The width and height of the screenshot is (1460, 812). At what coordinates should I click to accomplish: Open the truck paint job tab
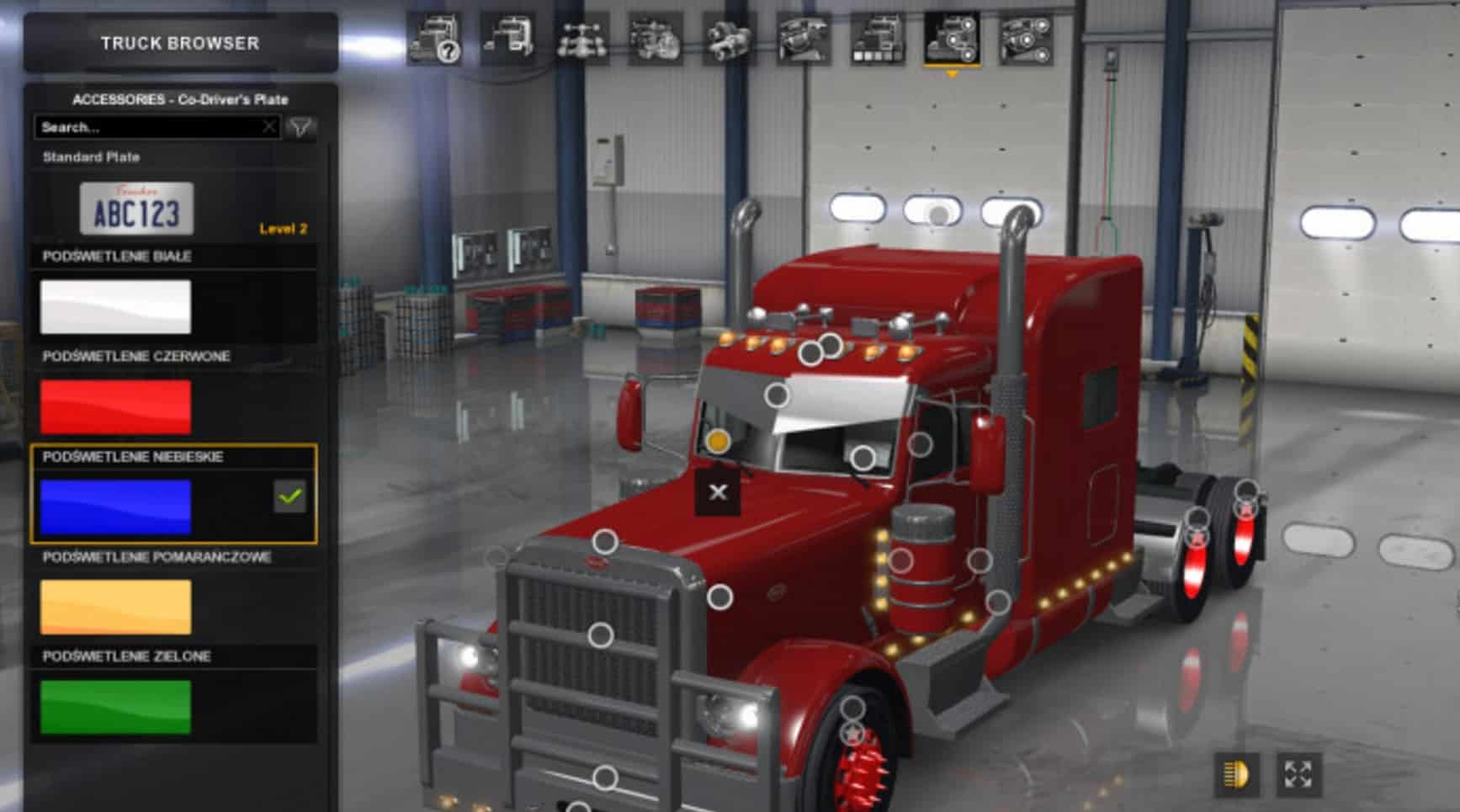point(878,39)
